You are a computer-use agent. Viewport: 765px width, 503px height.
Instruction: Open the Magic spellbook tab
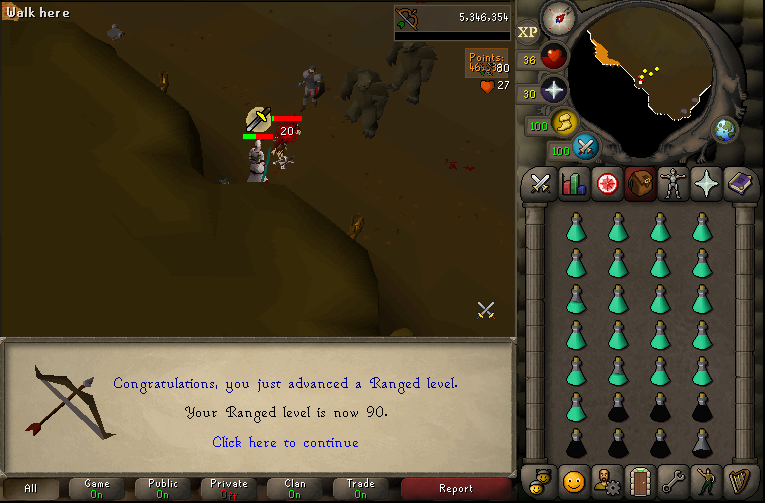pos(739,183)
